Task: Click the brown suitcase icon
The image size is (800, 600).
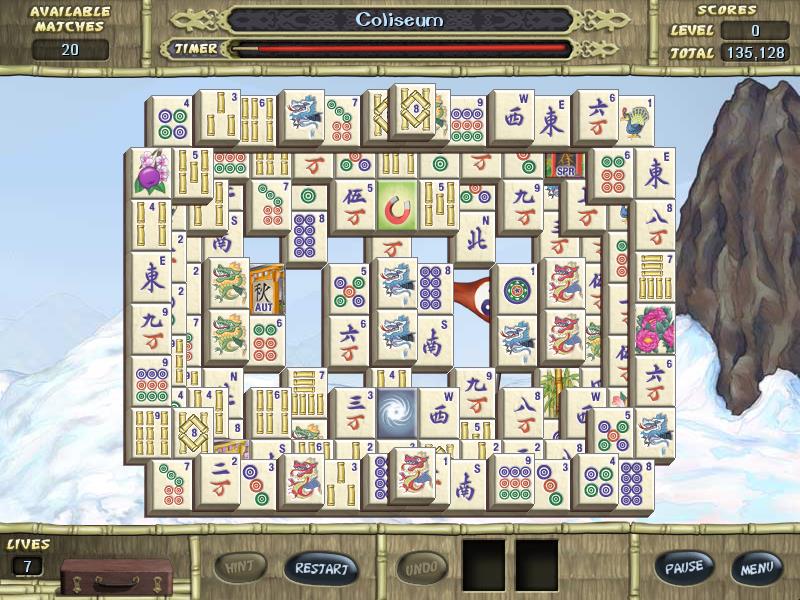Action: 98,576
